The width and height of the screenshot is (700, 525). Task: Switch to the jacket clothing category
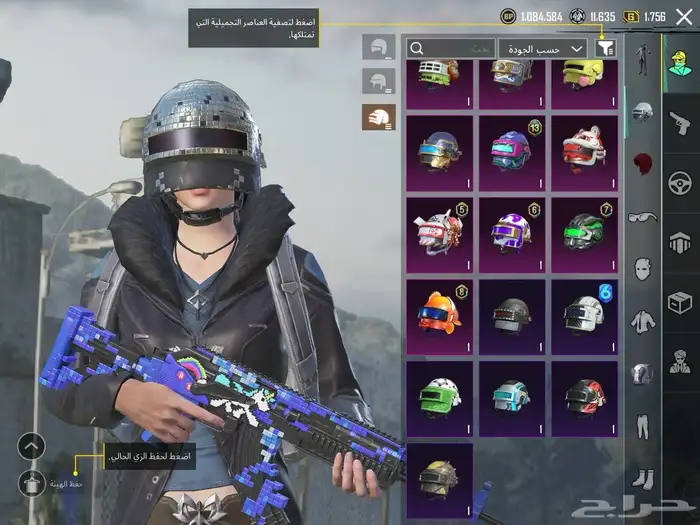tap(643, 321)
